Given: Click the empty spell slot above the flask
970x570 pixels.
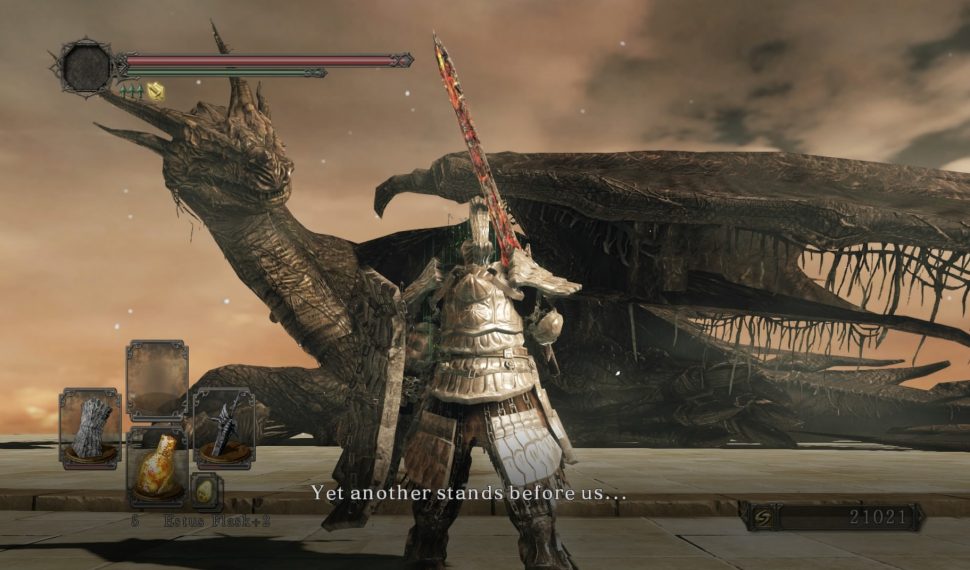Looking at the screenshot, I should click(x=157, y=380).
